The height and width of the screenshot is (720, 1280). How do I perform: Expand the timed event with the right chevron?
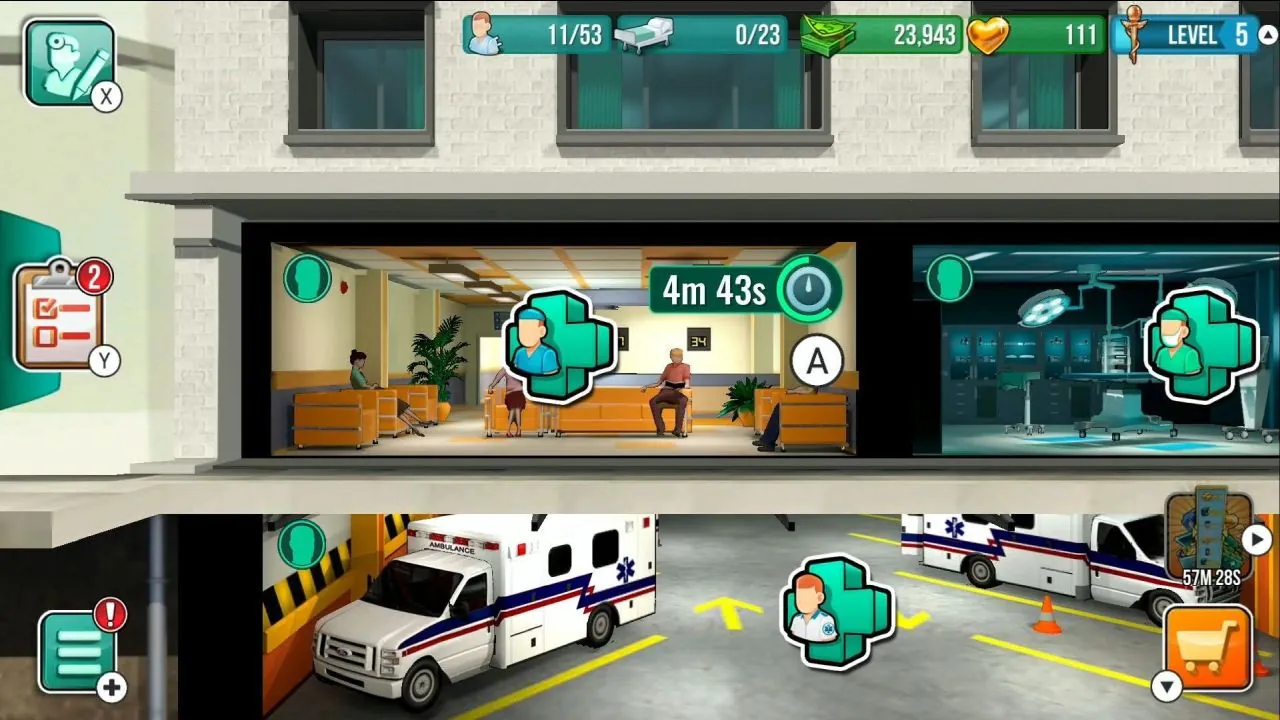click(x=1254, y=537)
